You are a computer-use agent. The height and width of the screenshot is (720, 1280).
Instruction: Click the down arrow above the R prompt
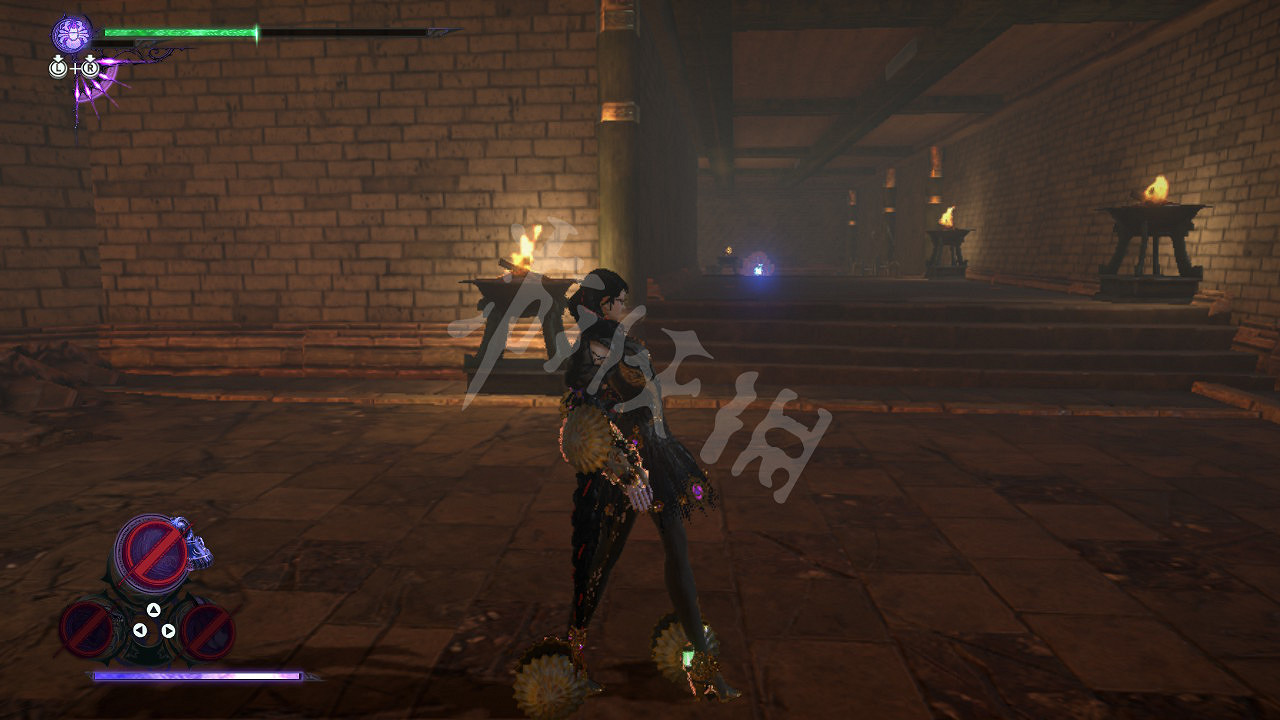pyautogui.click(x=90, y=57)
